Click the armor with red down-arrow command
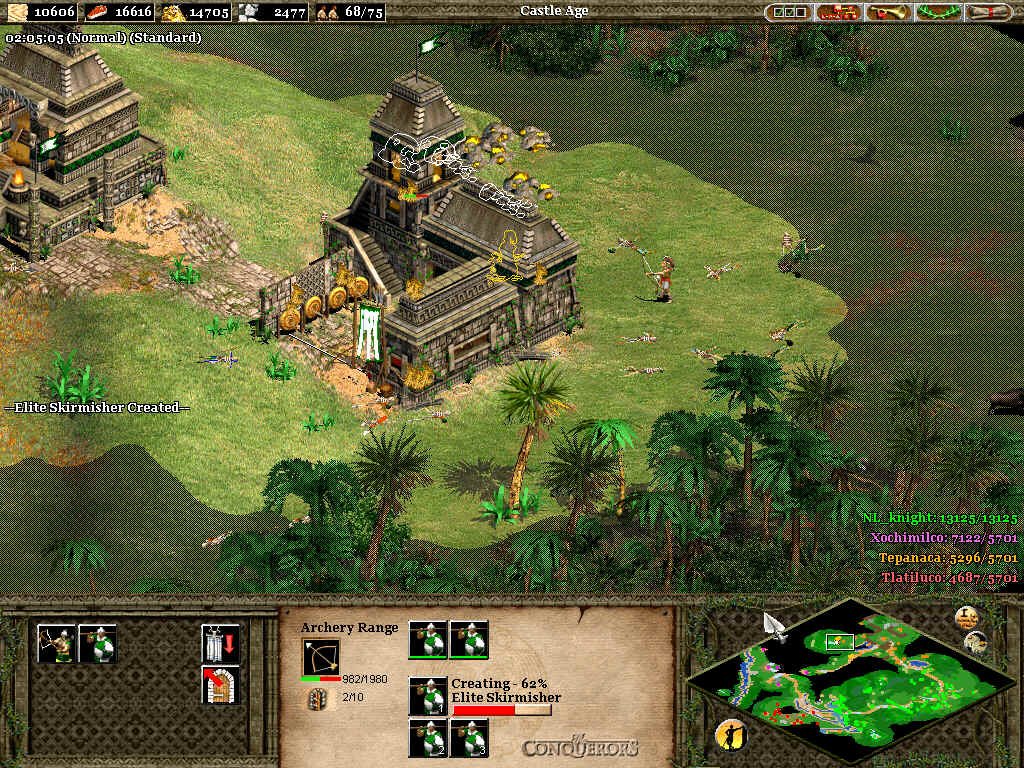 pyautogui.click(x=220, y=643)
